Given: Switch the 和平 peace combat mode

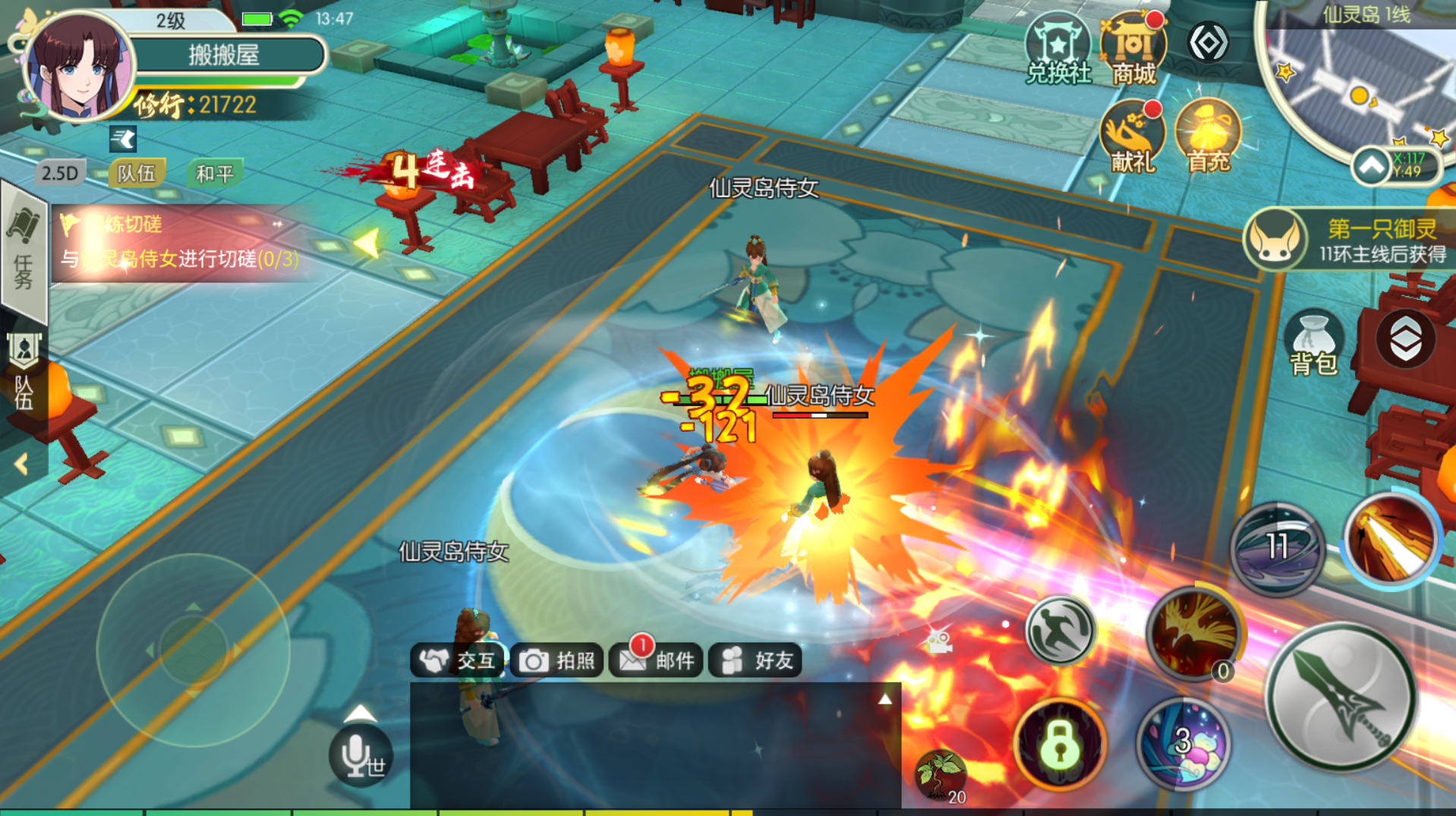Looking at the screenshot, I should click(x=214, y=174).
